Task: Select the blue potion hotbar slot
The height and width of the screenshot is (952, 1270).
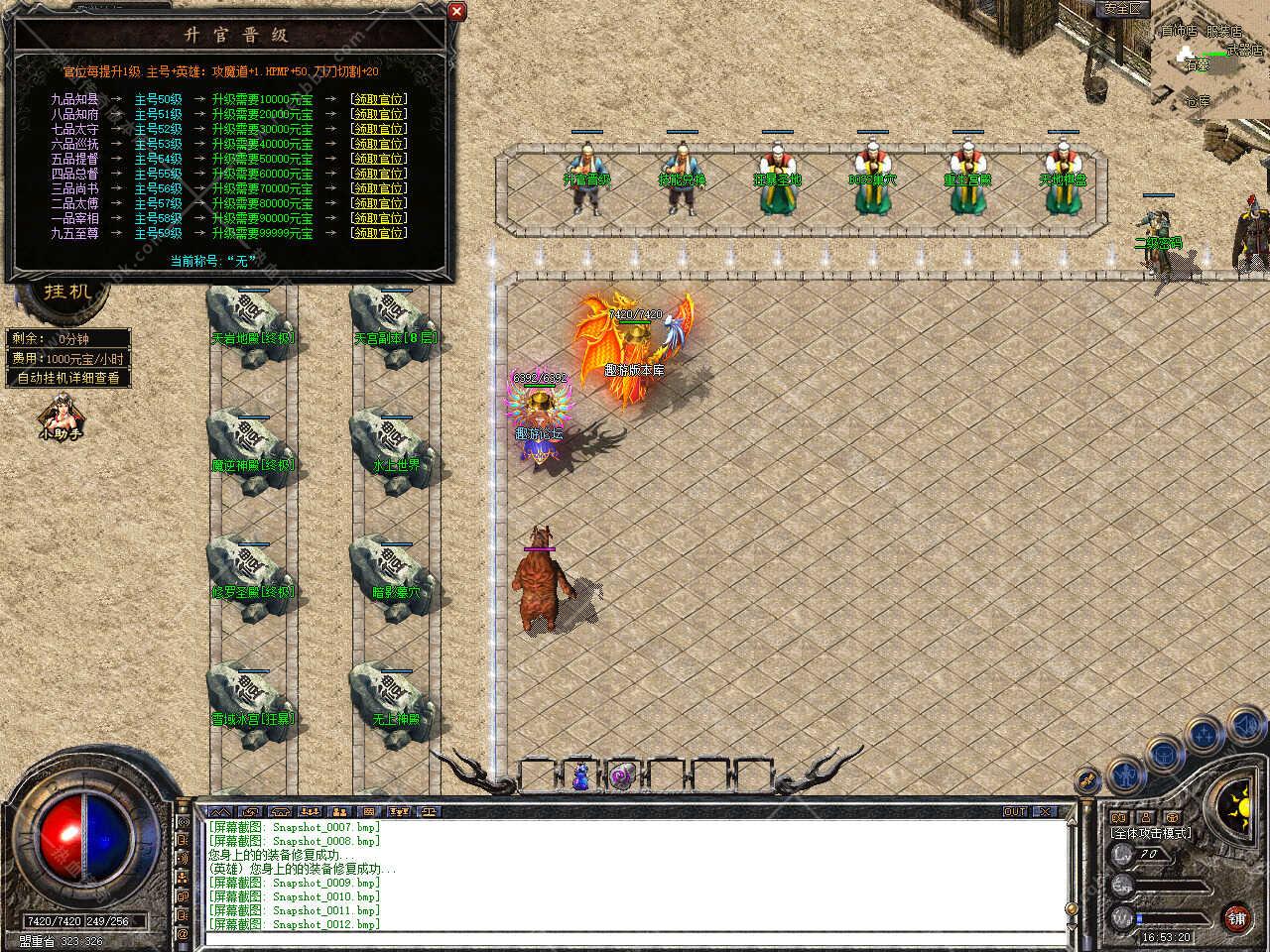Action: pyautogui.click(x=580, y=776)
